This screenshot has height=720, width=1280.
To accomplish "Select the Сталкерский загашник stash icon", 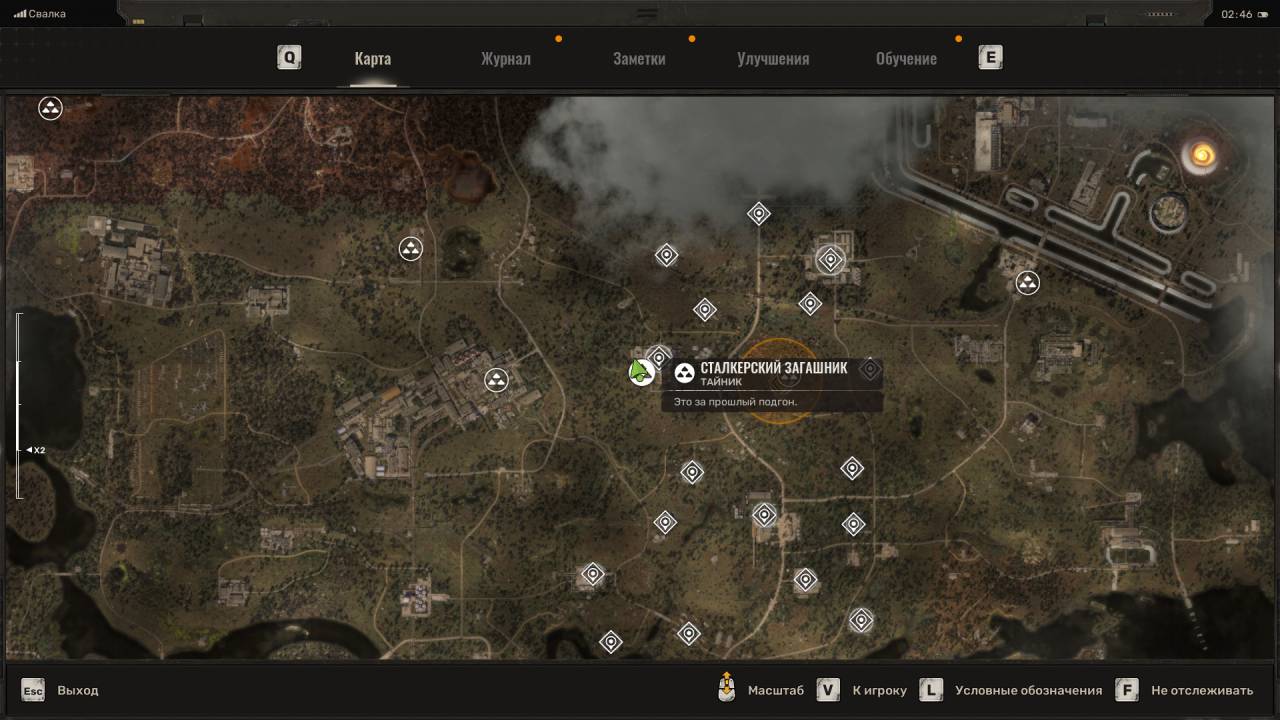I will pos(685,373).
